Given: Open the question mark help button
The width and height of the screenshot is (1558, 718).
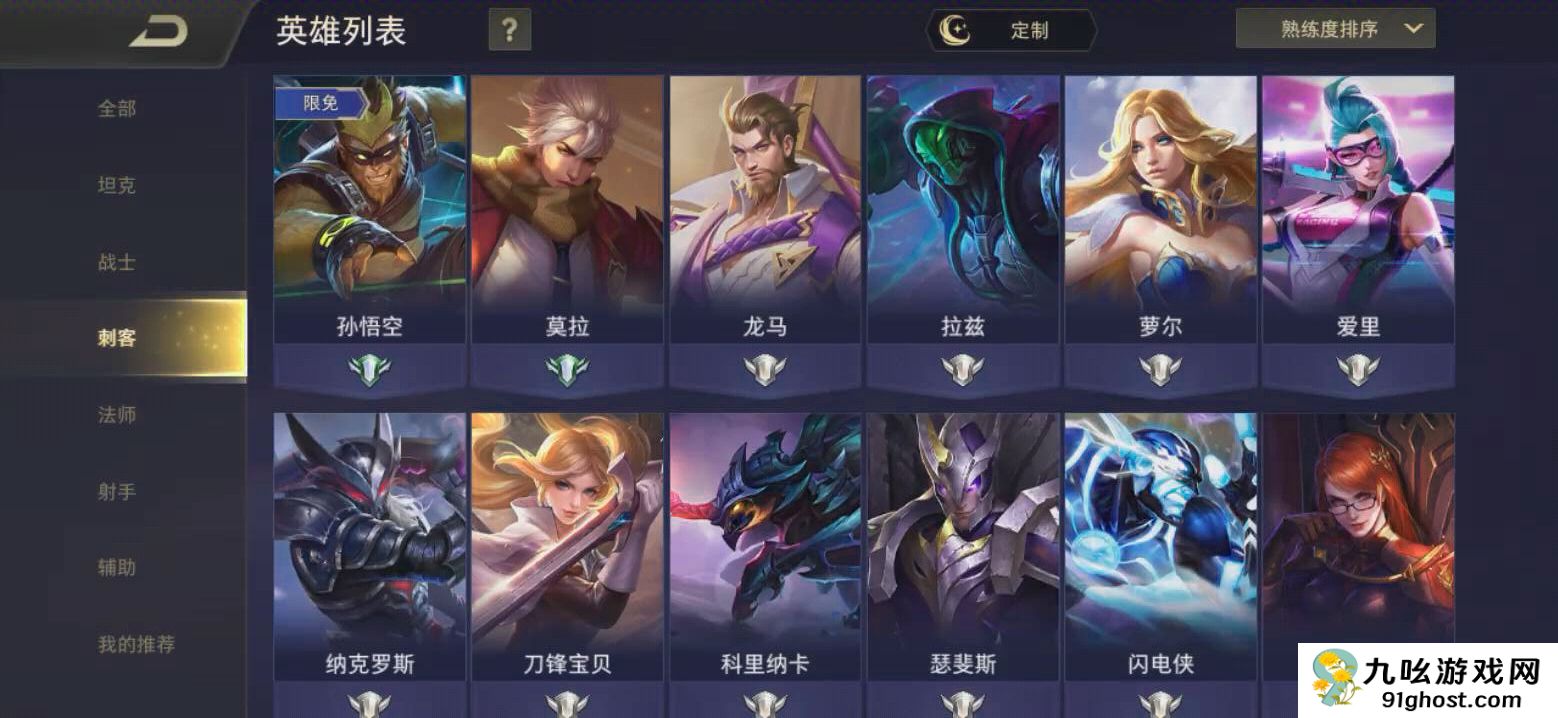Looking at the screenshot, I should [x=509, y=30].
